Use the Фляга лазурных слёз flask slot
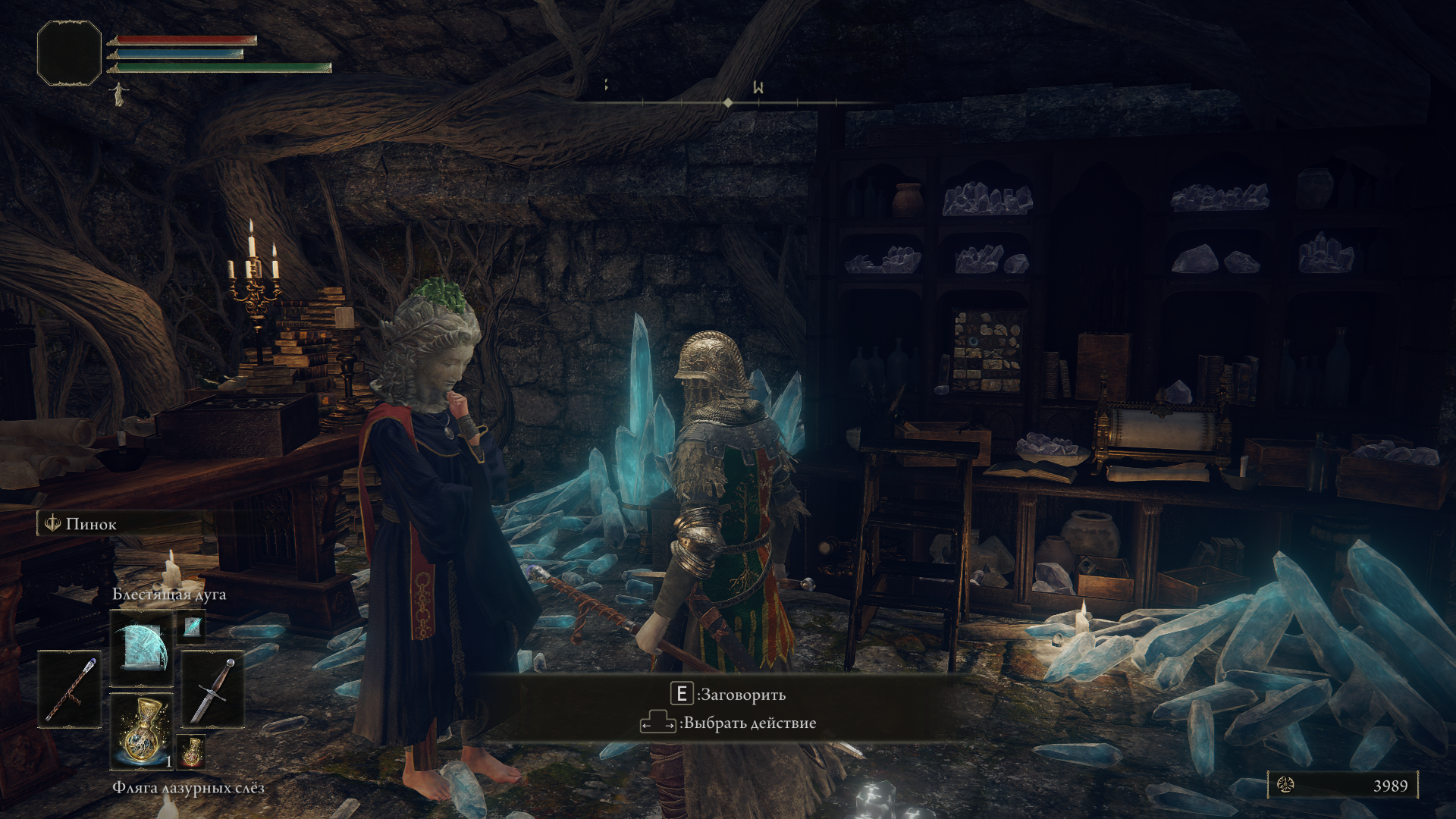Image resolution: width=1456 pixels, height=819 pixels. pos(142,730)
